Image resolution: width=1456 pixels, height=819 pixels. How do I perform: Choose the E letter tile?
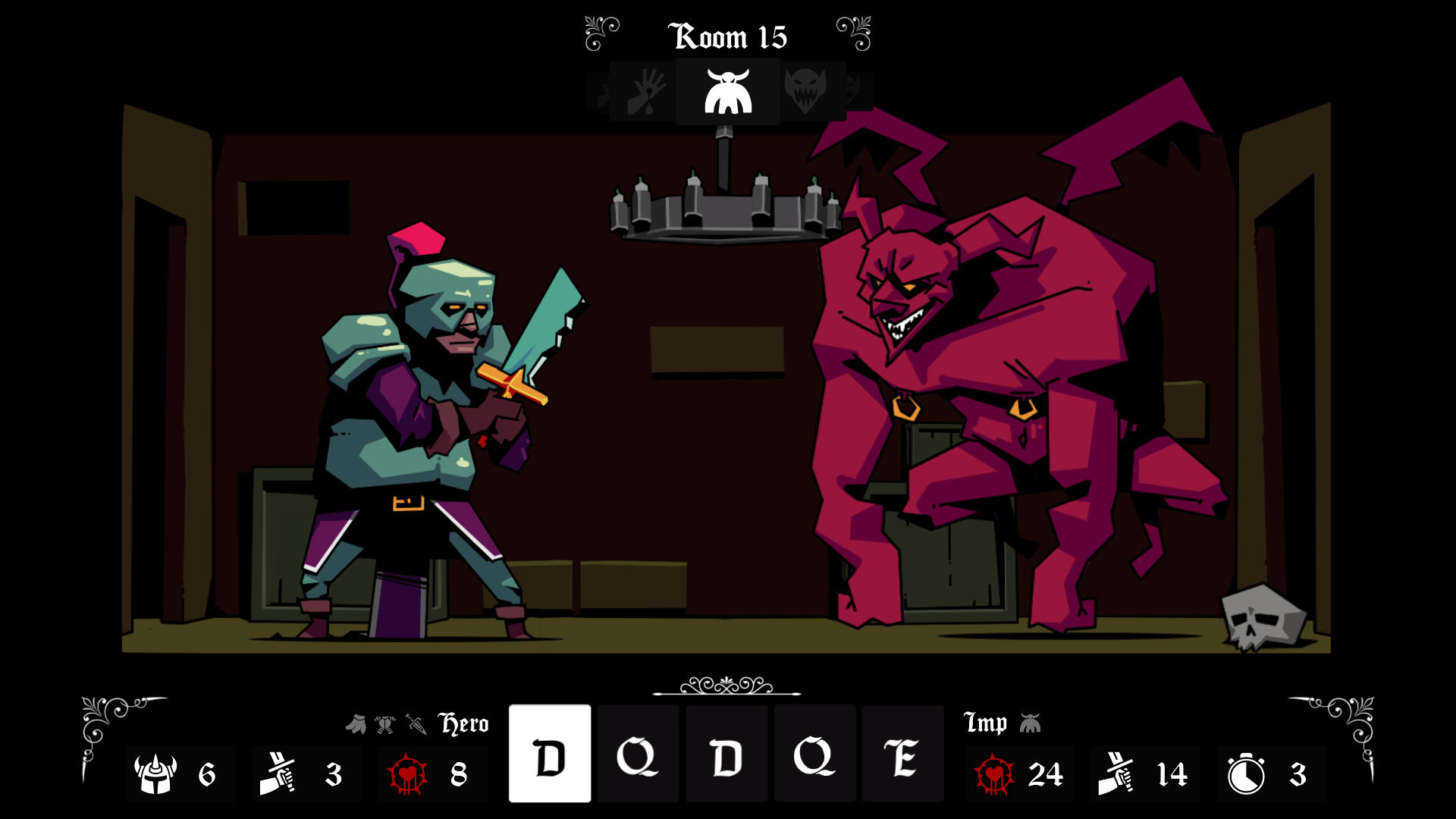902,755
